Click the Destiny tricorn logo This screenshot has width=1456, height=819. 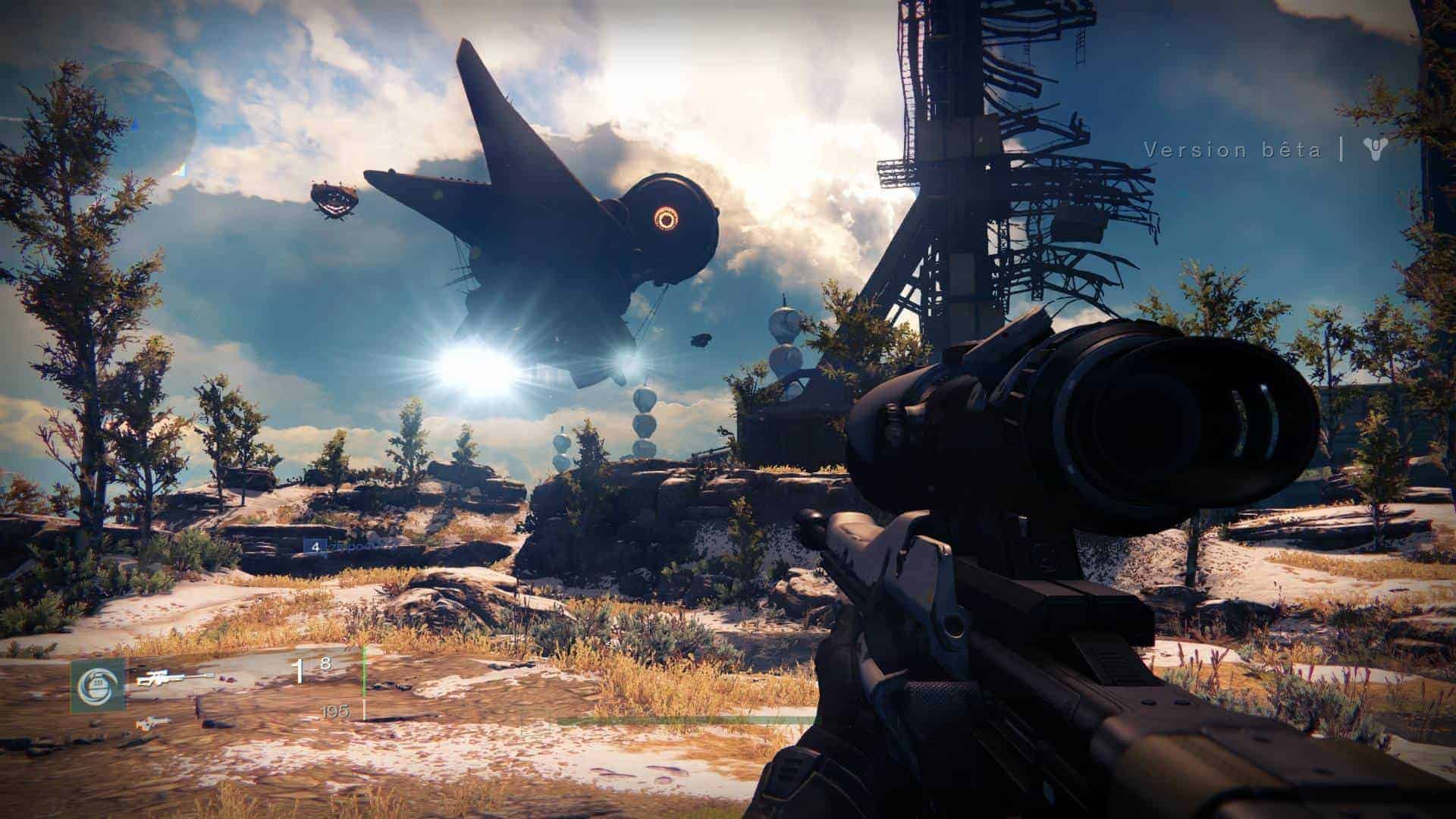coord(1373,149)
